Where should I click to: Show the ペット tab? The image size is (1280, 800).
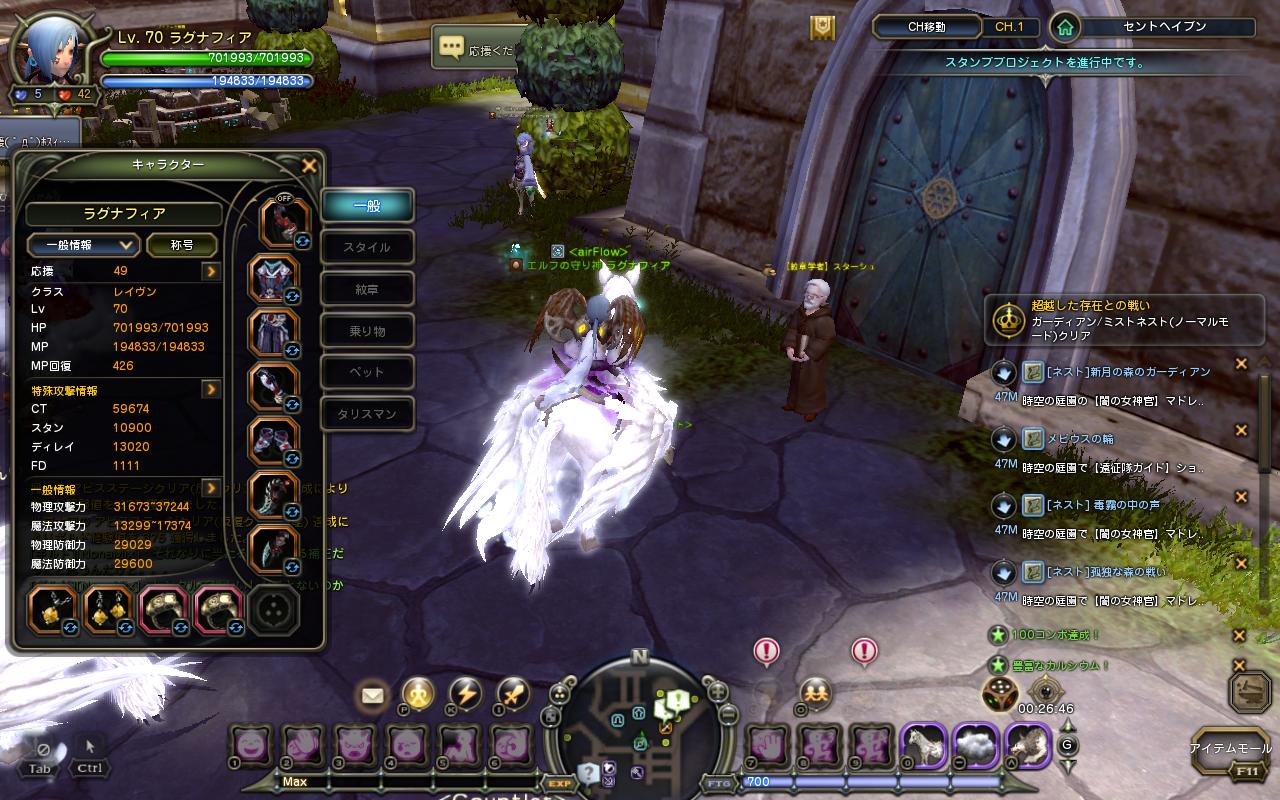(x=367, y=372)
